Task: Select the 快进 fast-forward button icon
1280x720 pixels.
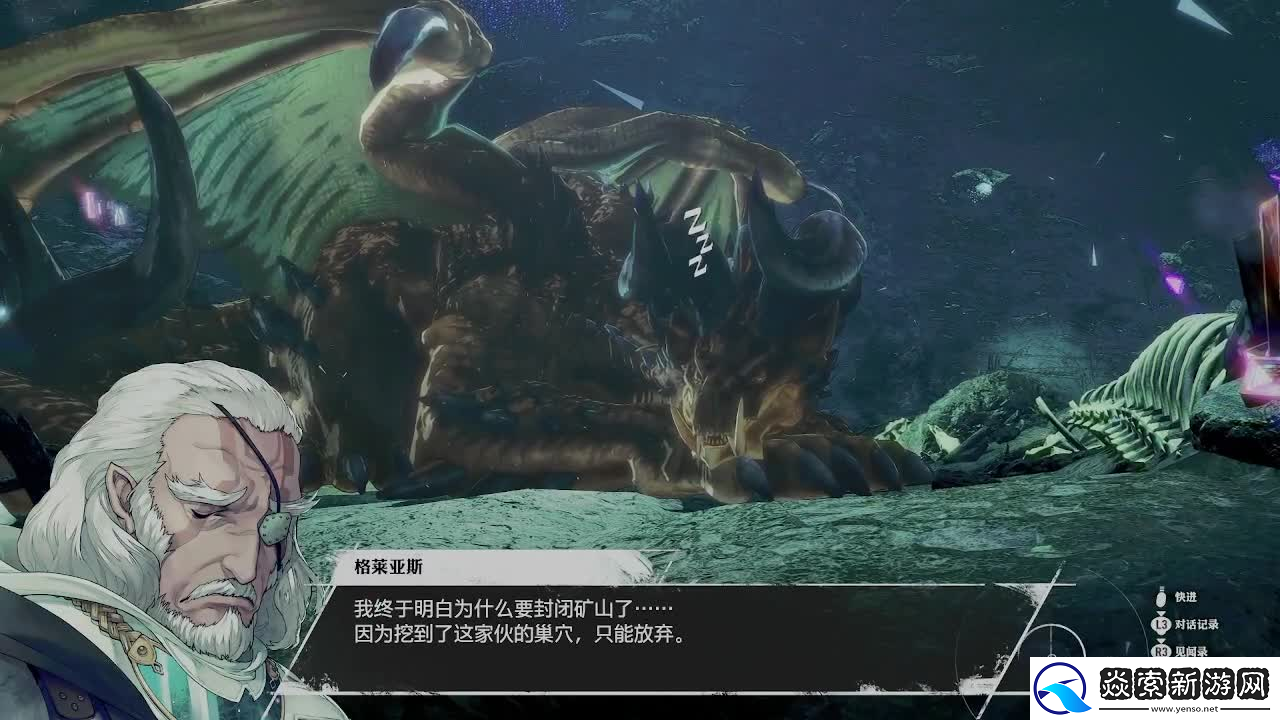Action: coord(1160,599)
